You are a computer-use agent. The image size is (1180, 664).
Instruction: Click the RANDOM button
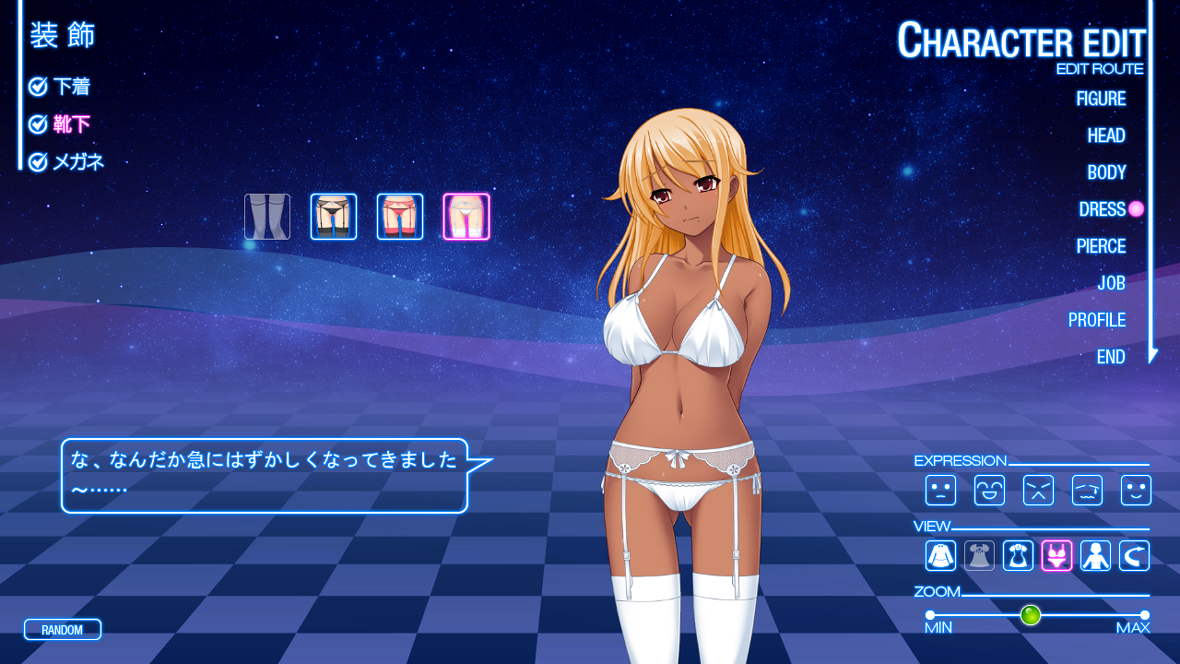62,630
